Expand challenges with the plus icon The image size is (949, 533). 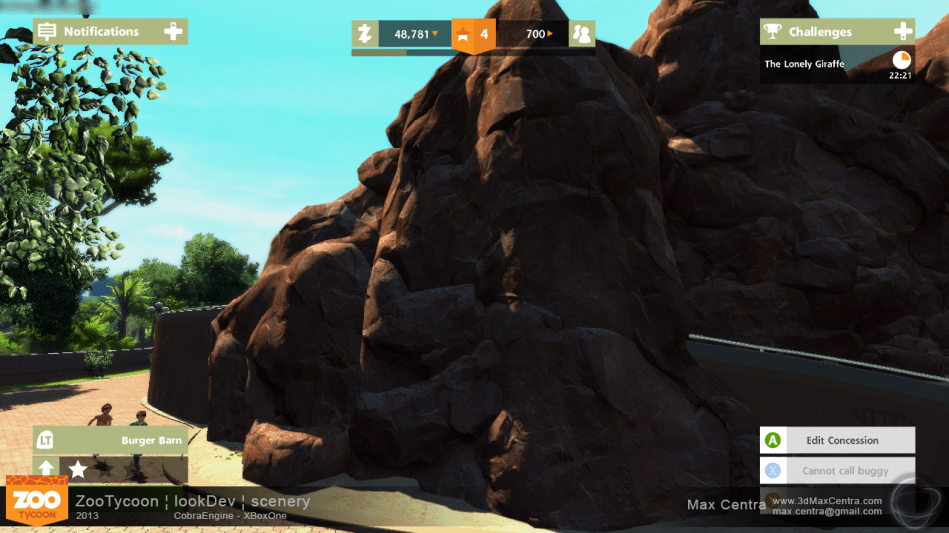(902, 32)
